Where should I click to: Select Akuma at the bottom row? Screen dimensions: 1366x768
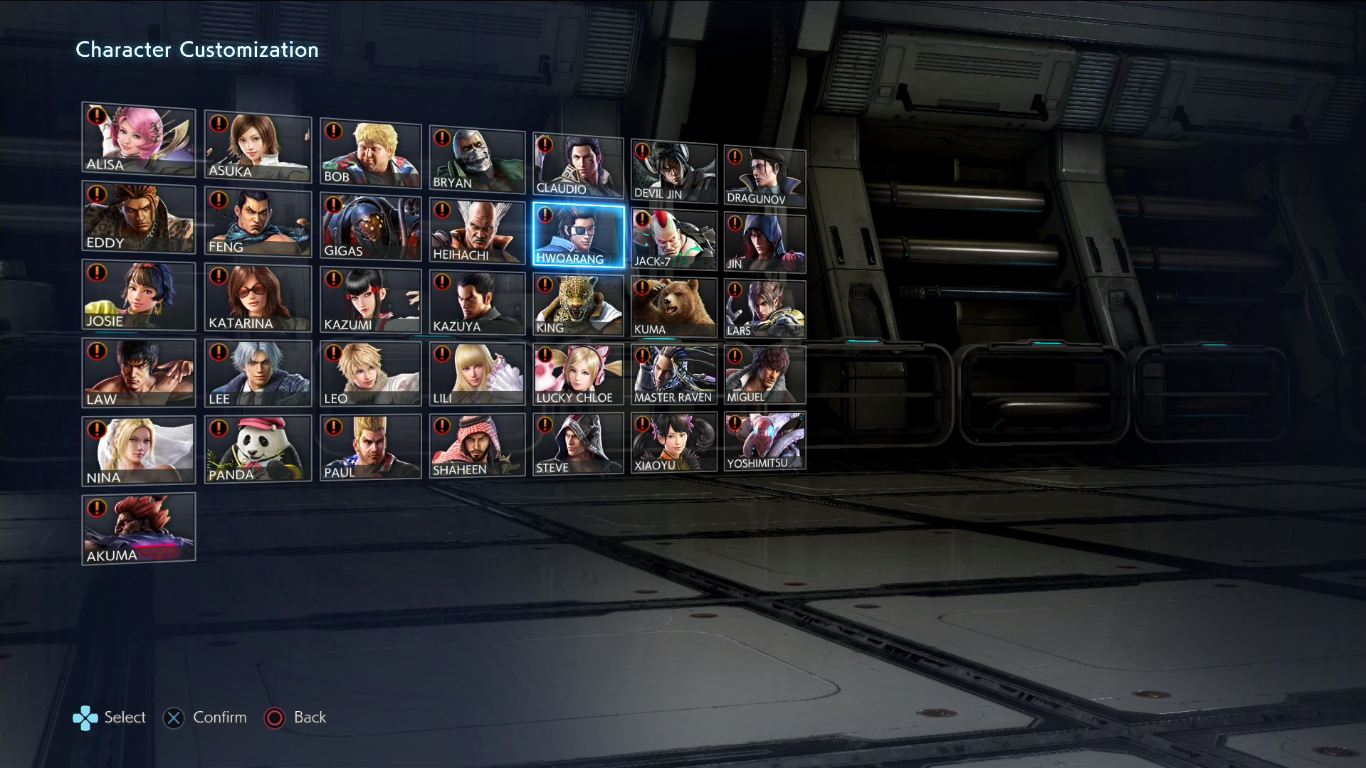138,527
